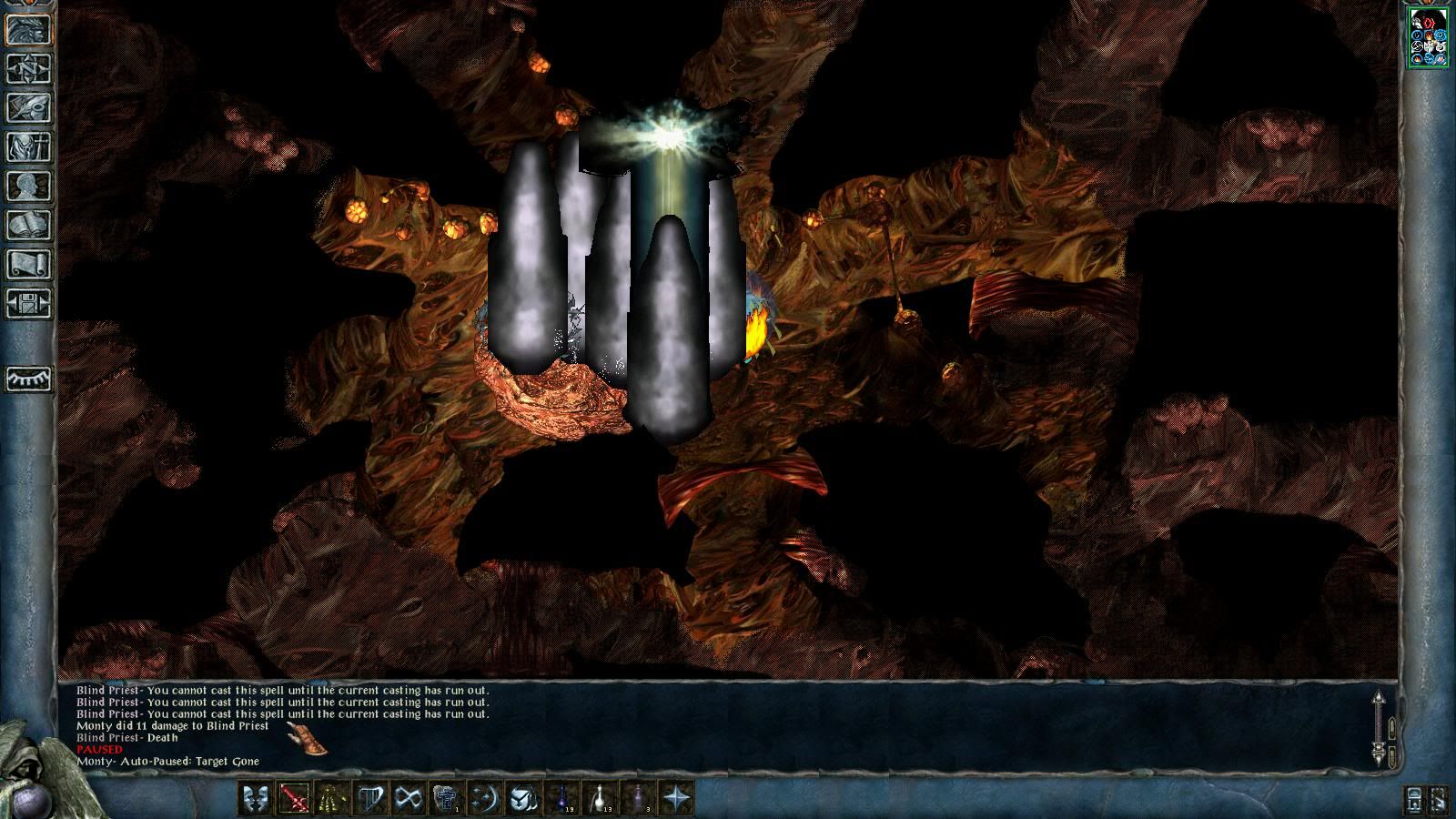Click the closed eye rest button
Viewport: 1456px width, 819px height.
point(29,379)
